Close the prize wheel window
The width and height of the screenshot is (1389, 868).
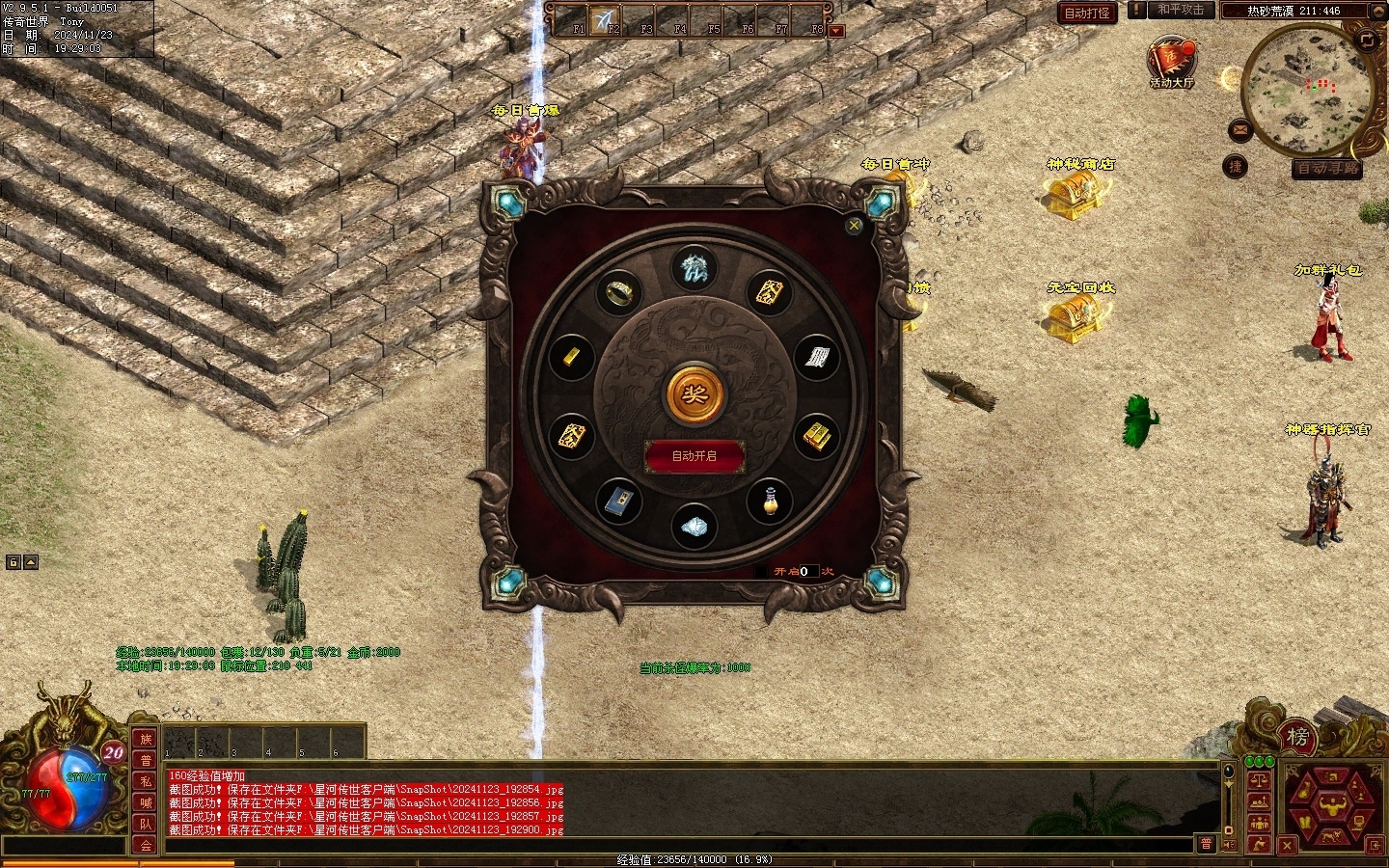click(x=854, y=226)
